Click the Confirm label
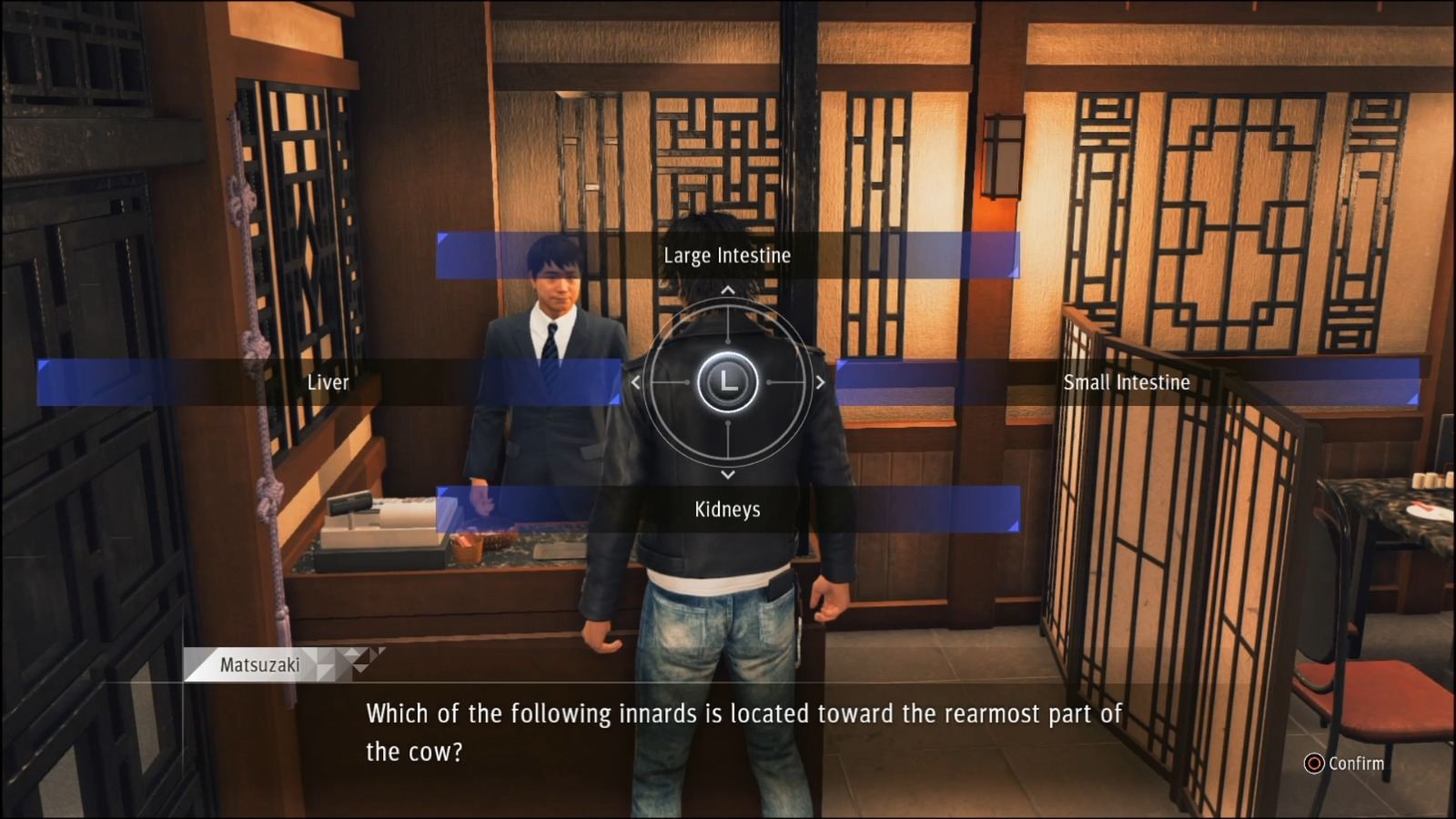 [x=1356, y=764]
